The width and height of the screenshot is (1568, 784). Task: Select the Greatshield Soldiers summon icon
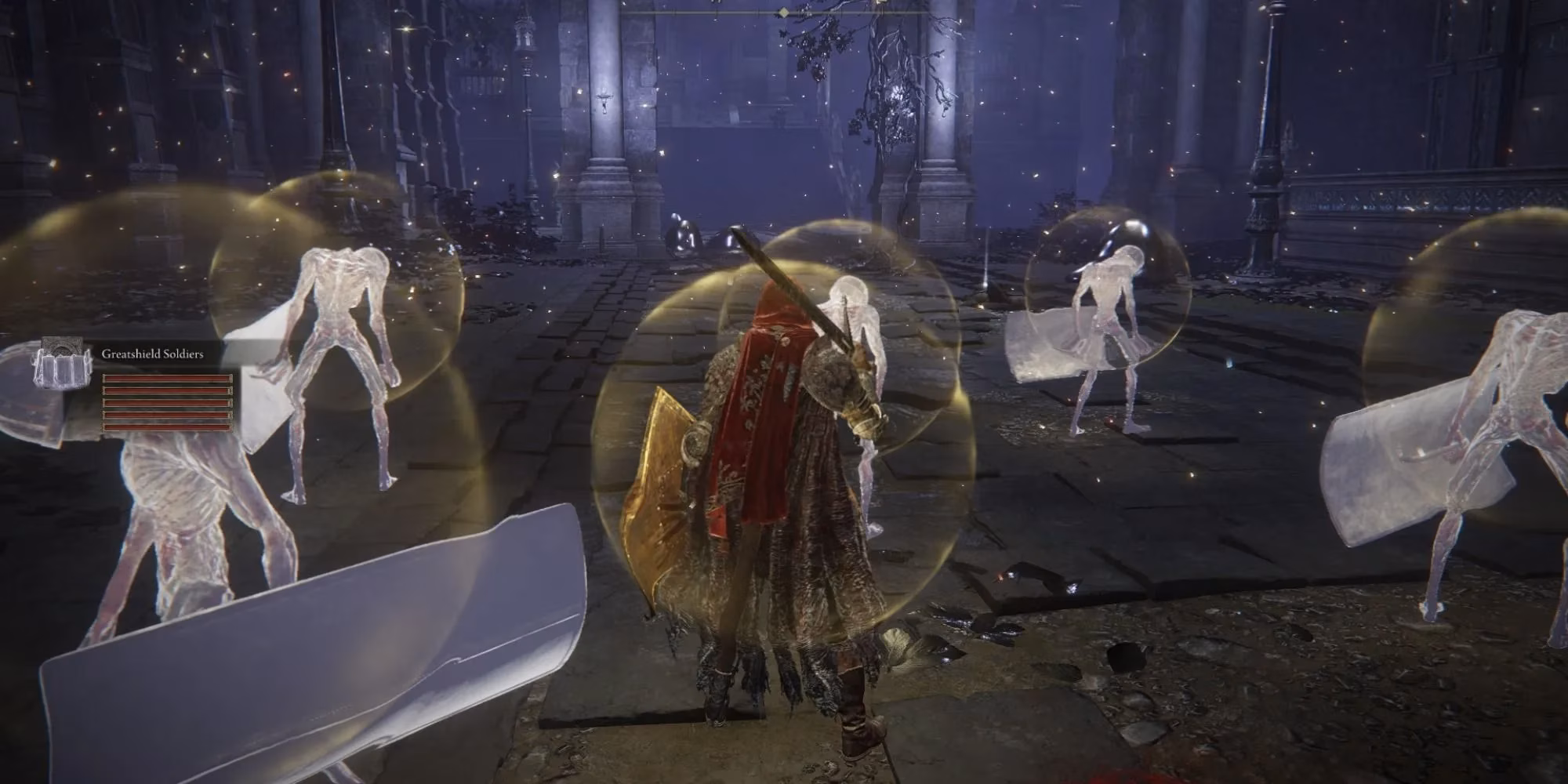pyautogui.click(x=63, y=362)
